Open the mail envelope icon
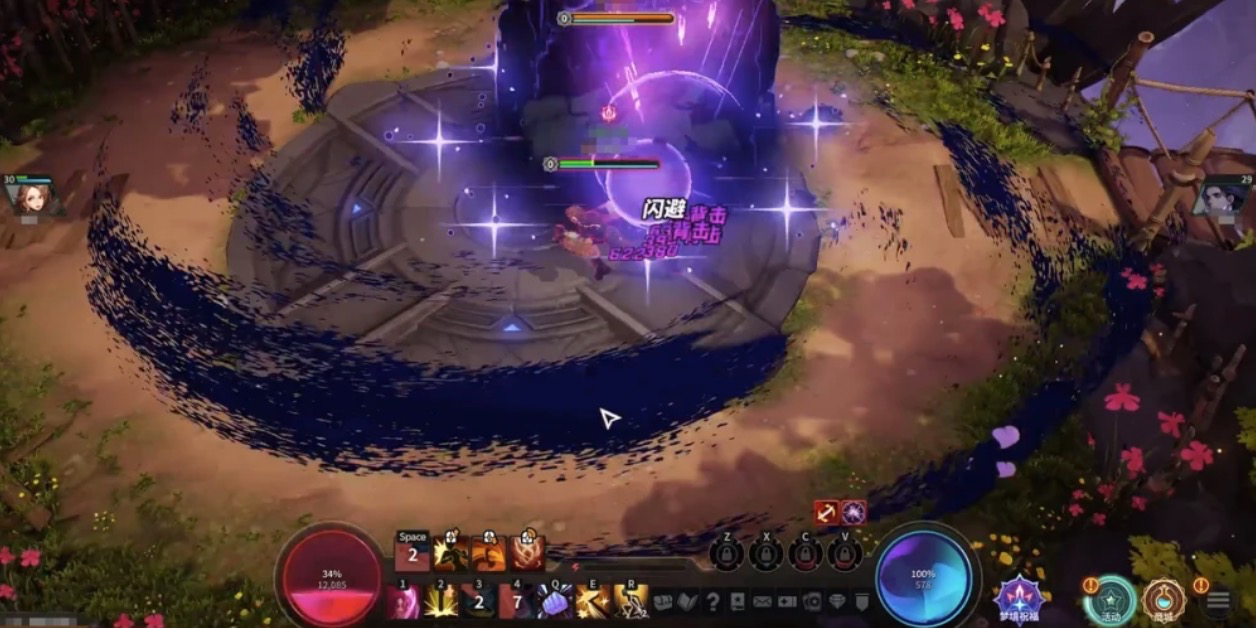Viewport: 1256px width, 628px height. (762, 602)
